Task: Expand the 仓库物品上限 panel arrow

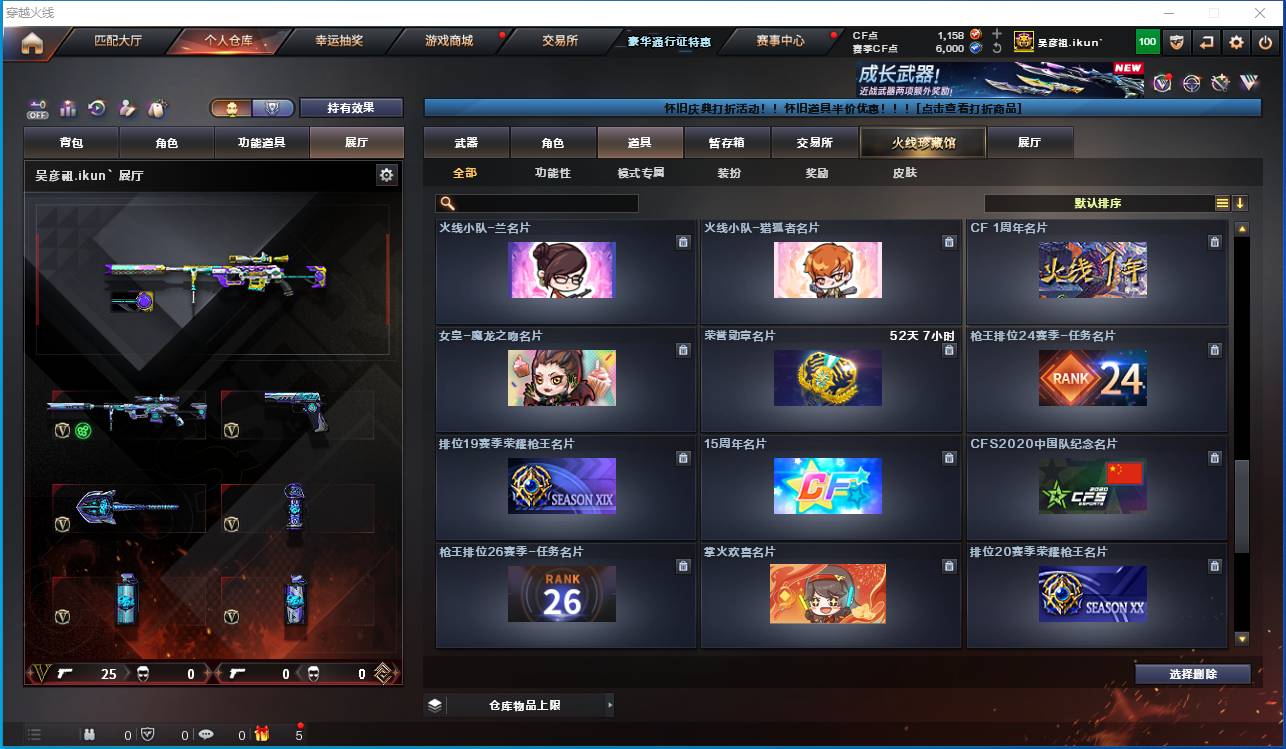Action: 610,704
